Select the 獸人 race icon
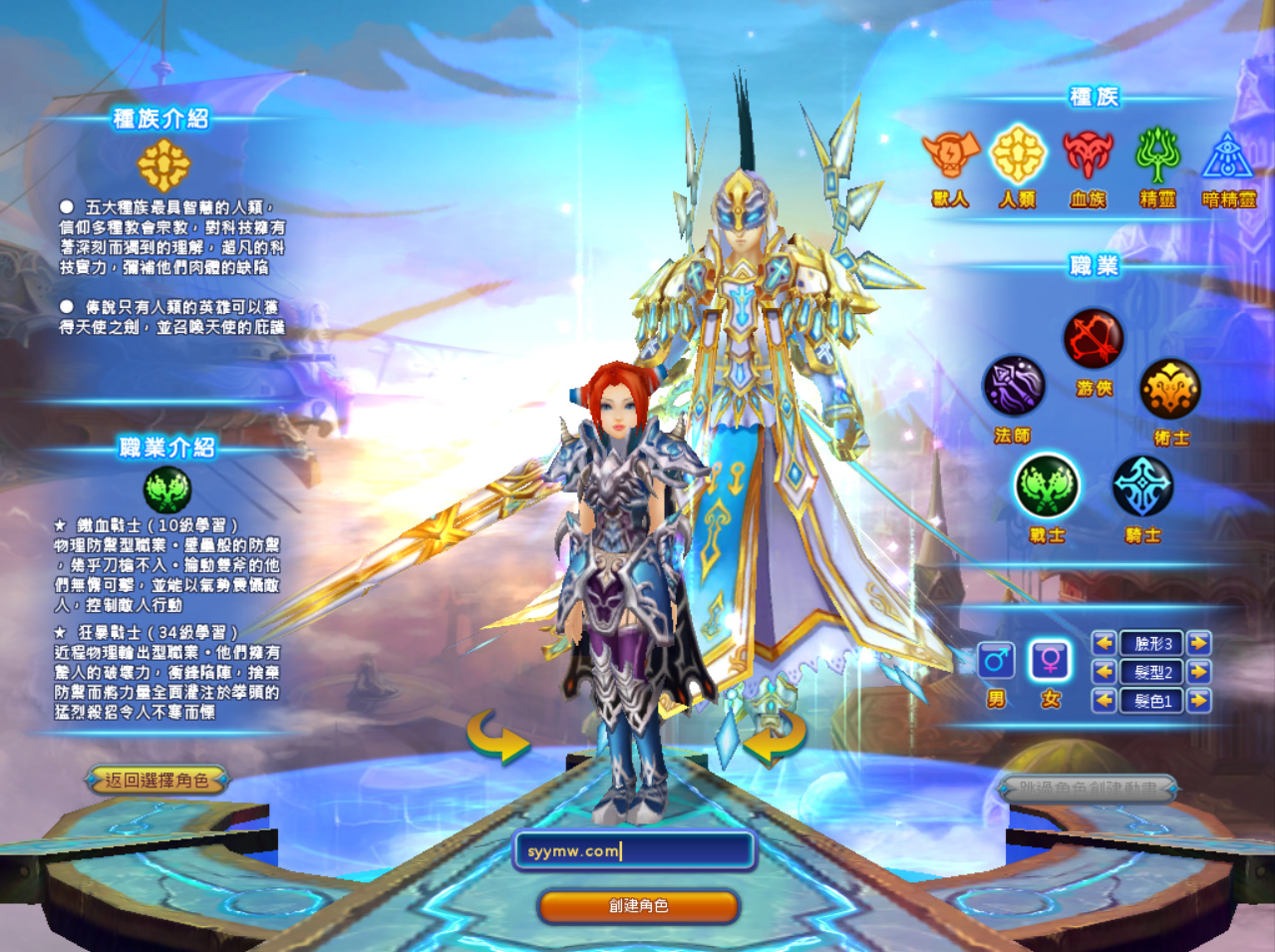This screenshot has width=1275, height=952. pos(950,156)
